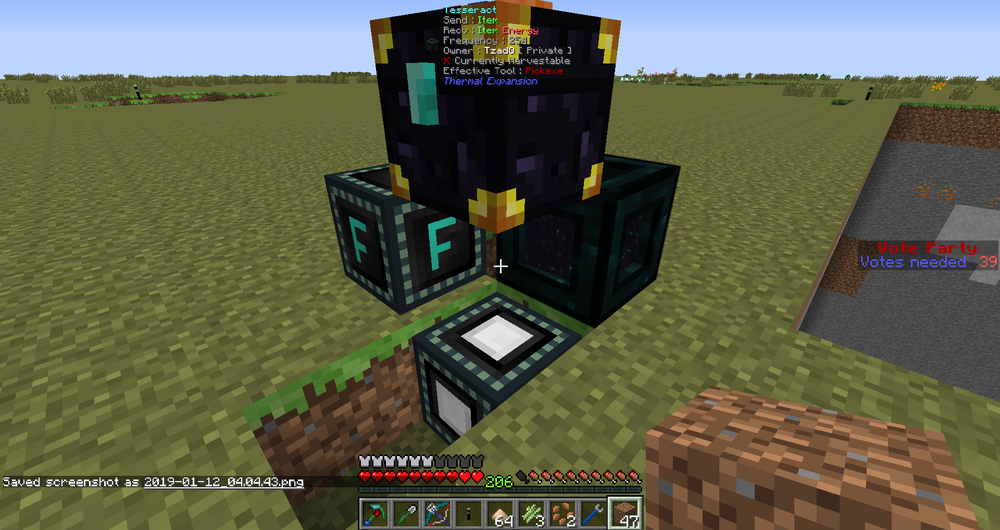
Task: Select the pickaxe hotbar slot
Action: (374, 514)
